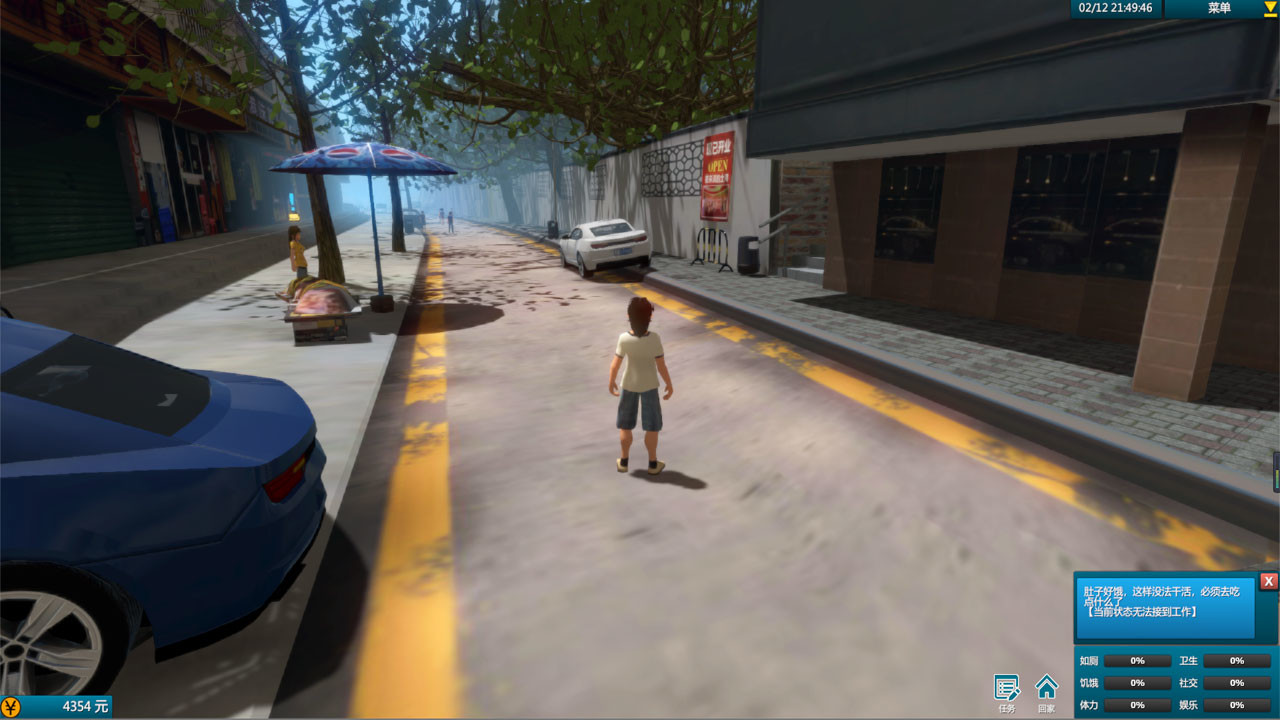The height and width of the screenshot is (720, 1280).
Task: Click the 娱乐 (Entertainment) 0% bar
Action: (1237, 704)
